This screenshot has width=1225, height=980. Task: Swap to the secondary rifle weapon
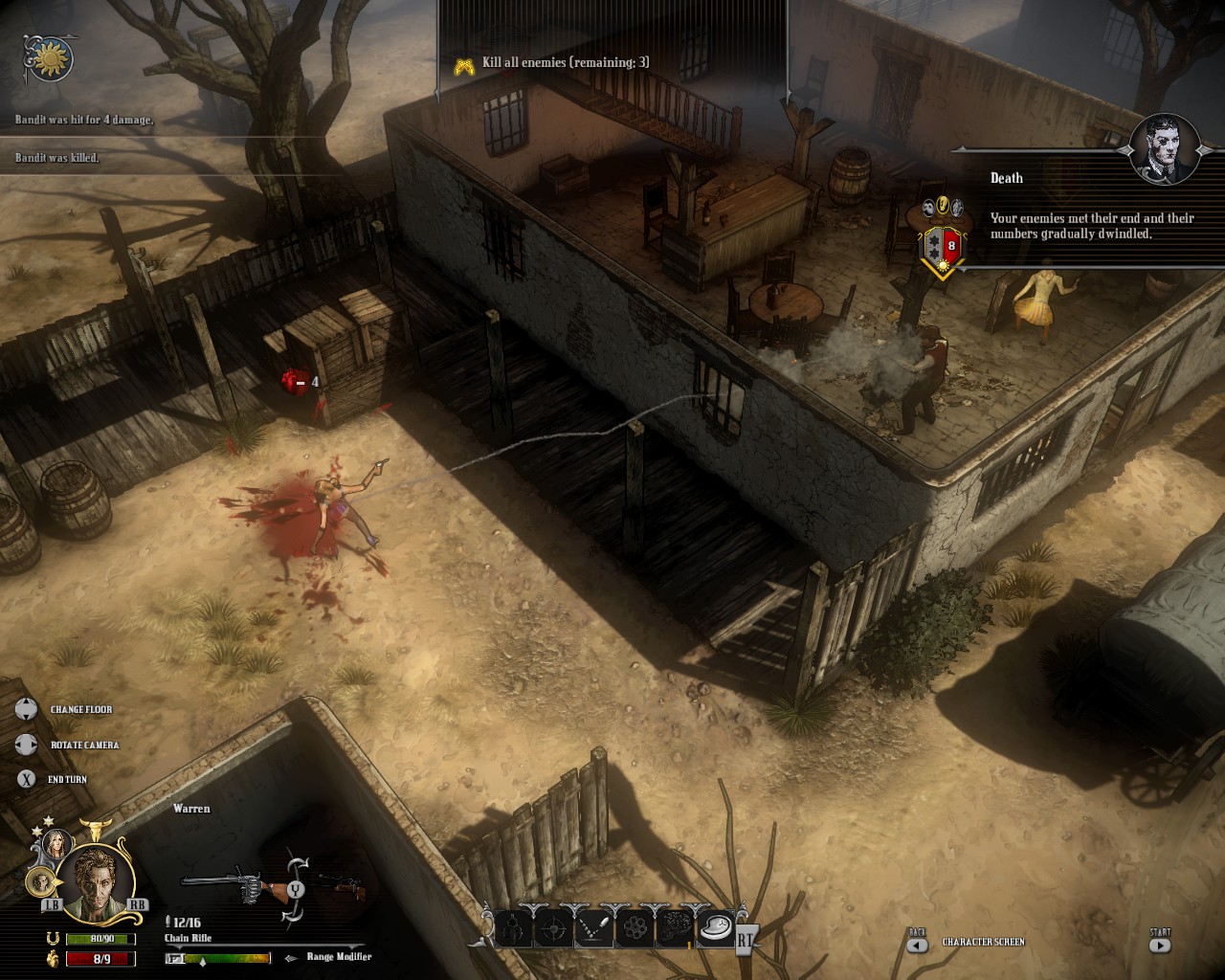click(343, 887)
